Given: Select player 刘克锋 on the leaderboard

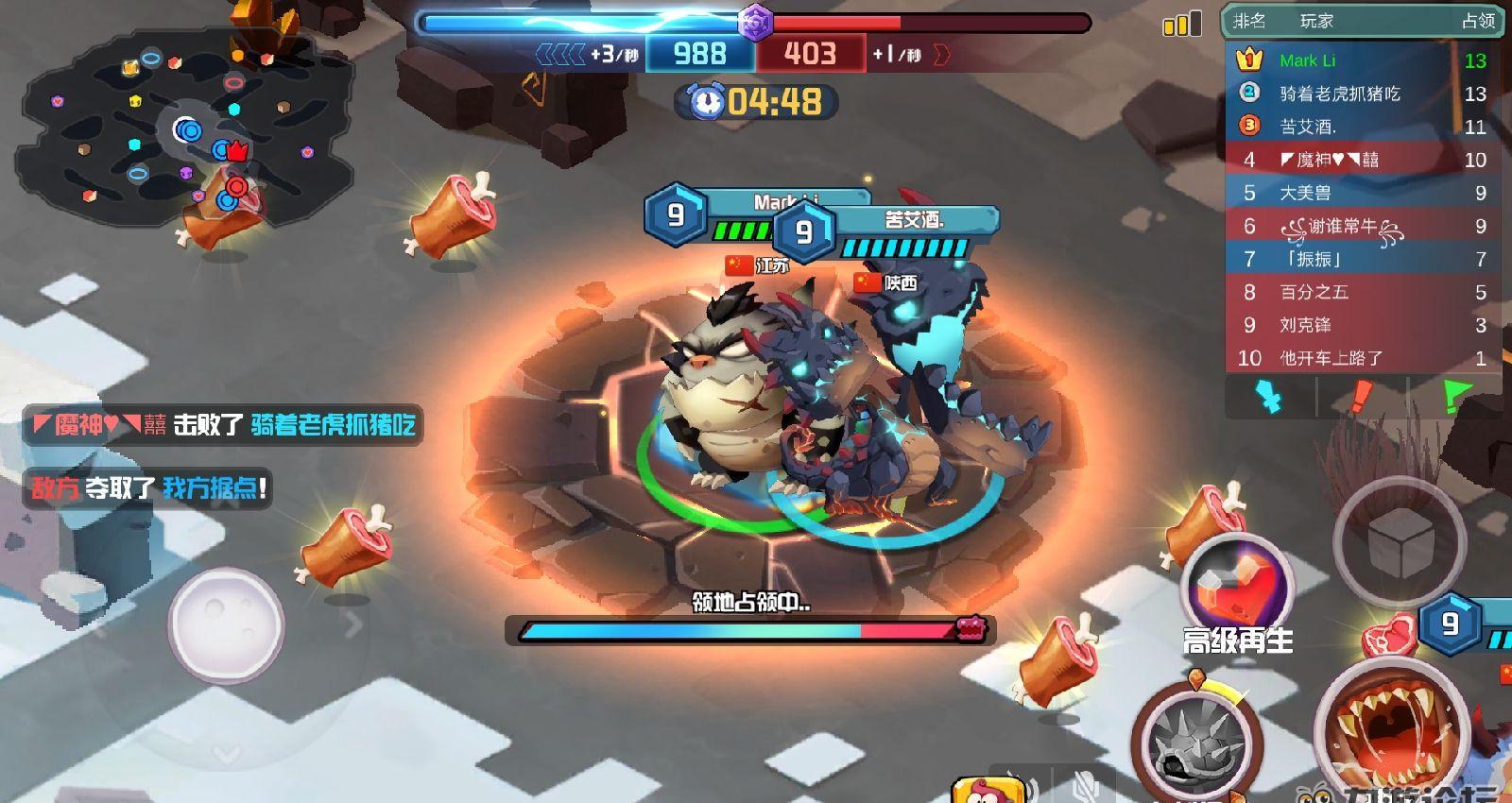Looking at the screenshot, I should point(1361,325).
